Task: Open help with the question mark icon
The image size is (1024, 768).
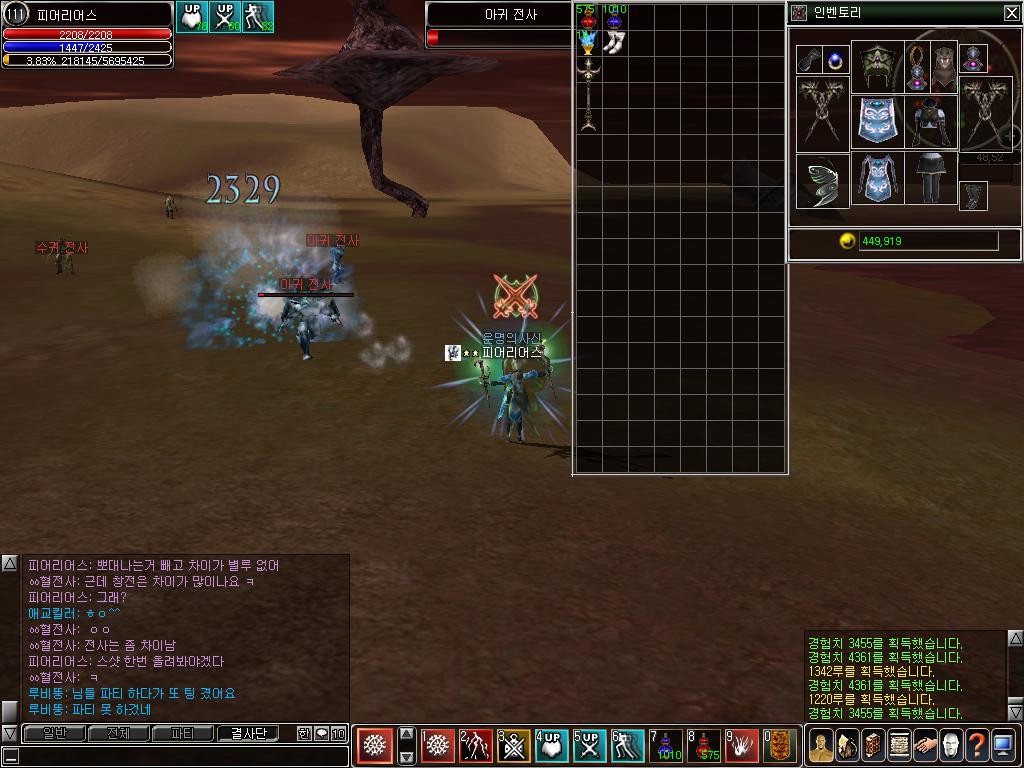Action: pos(976,745)
